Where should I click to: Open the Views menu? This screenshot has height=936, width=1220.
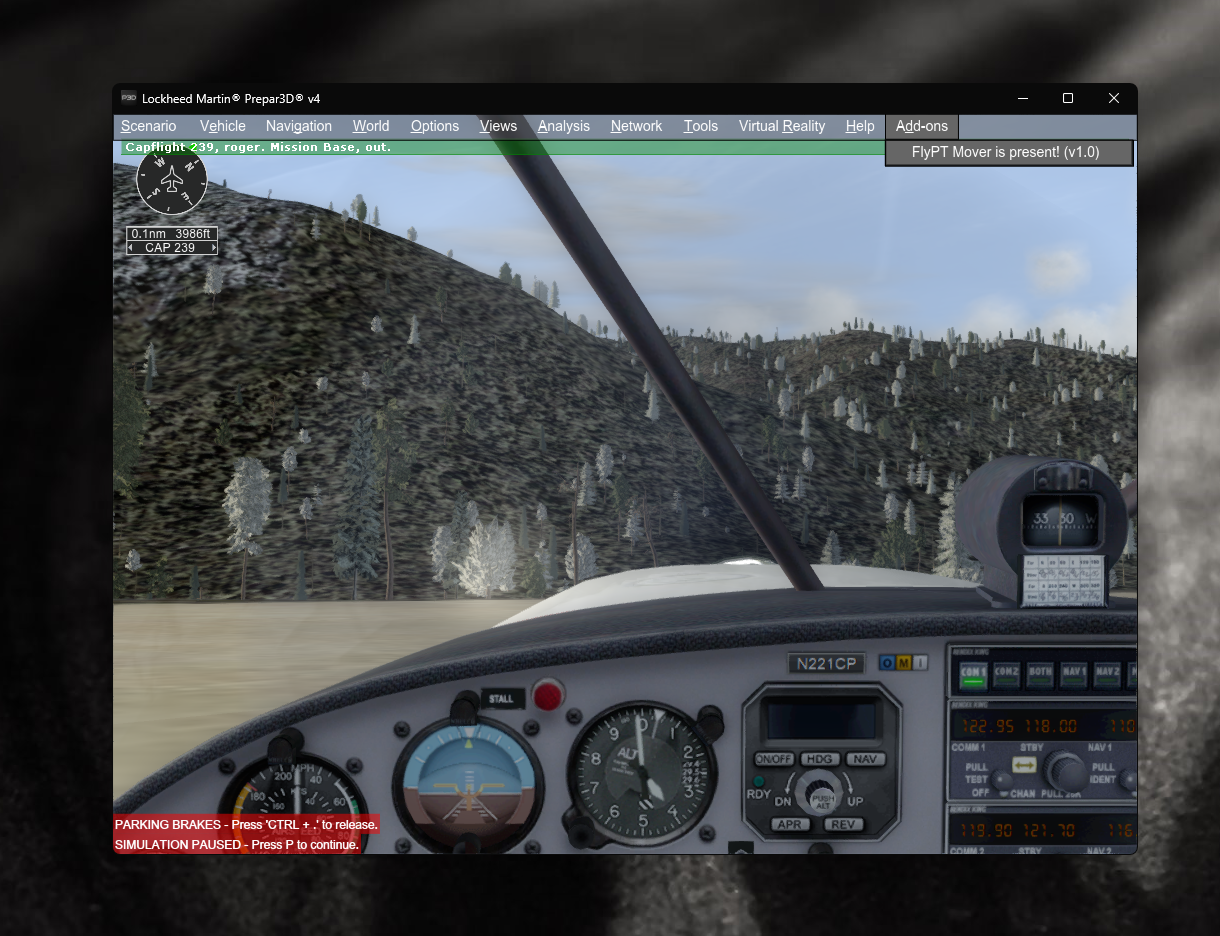click(498, 126)
